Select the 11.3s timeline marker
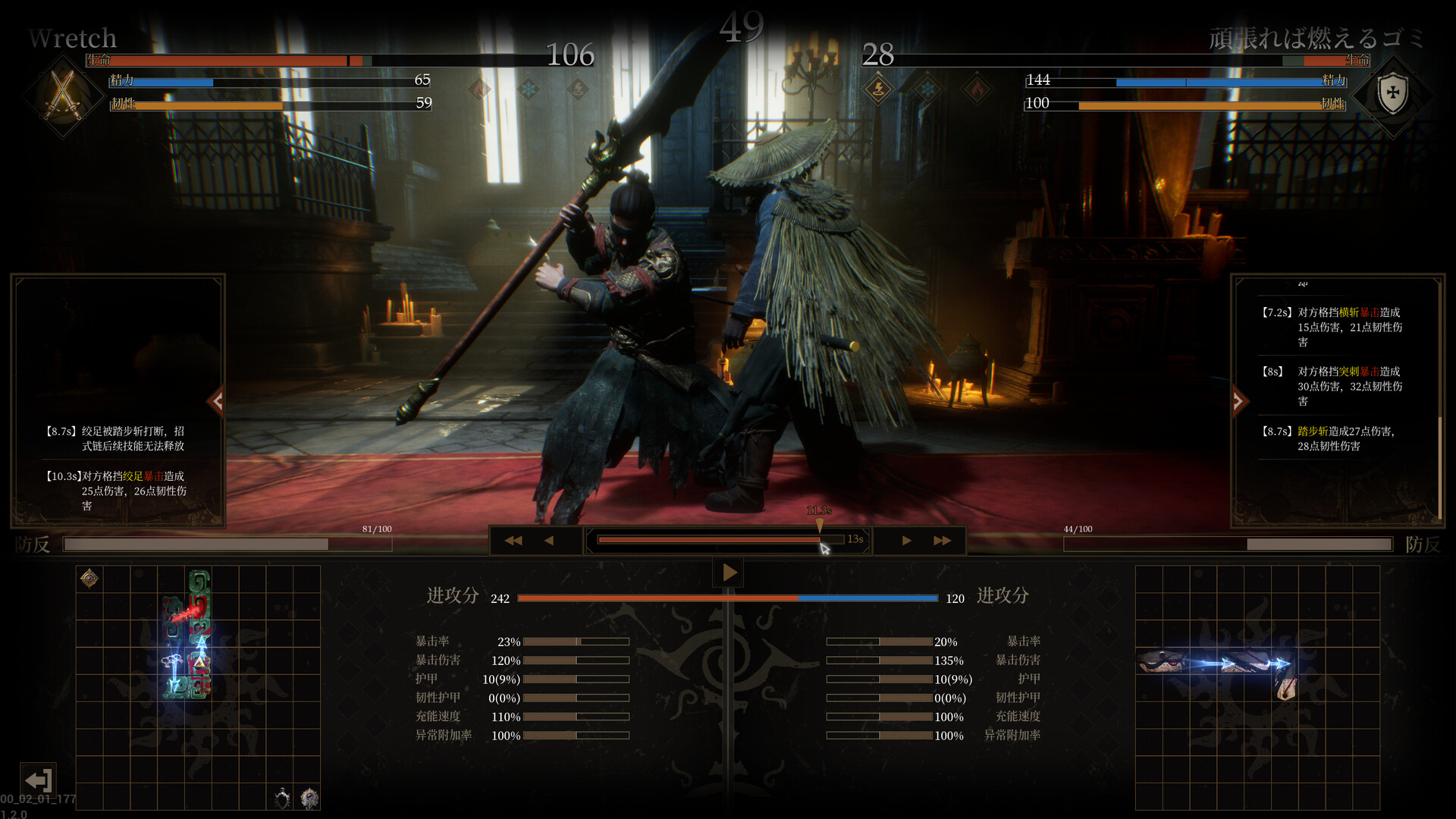 tap(819, 522)
